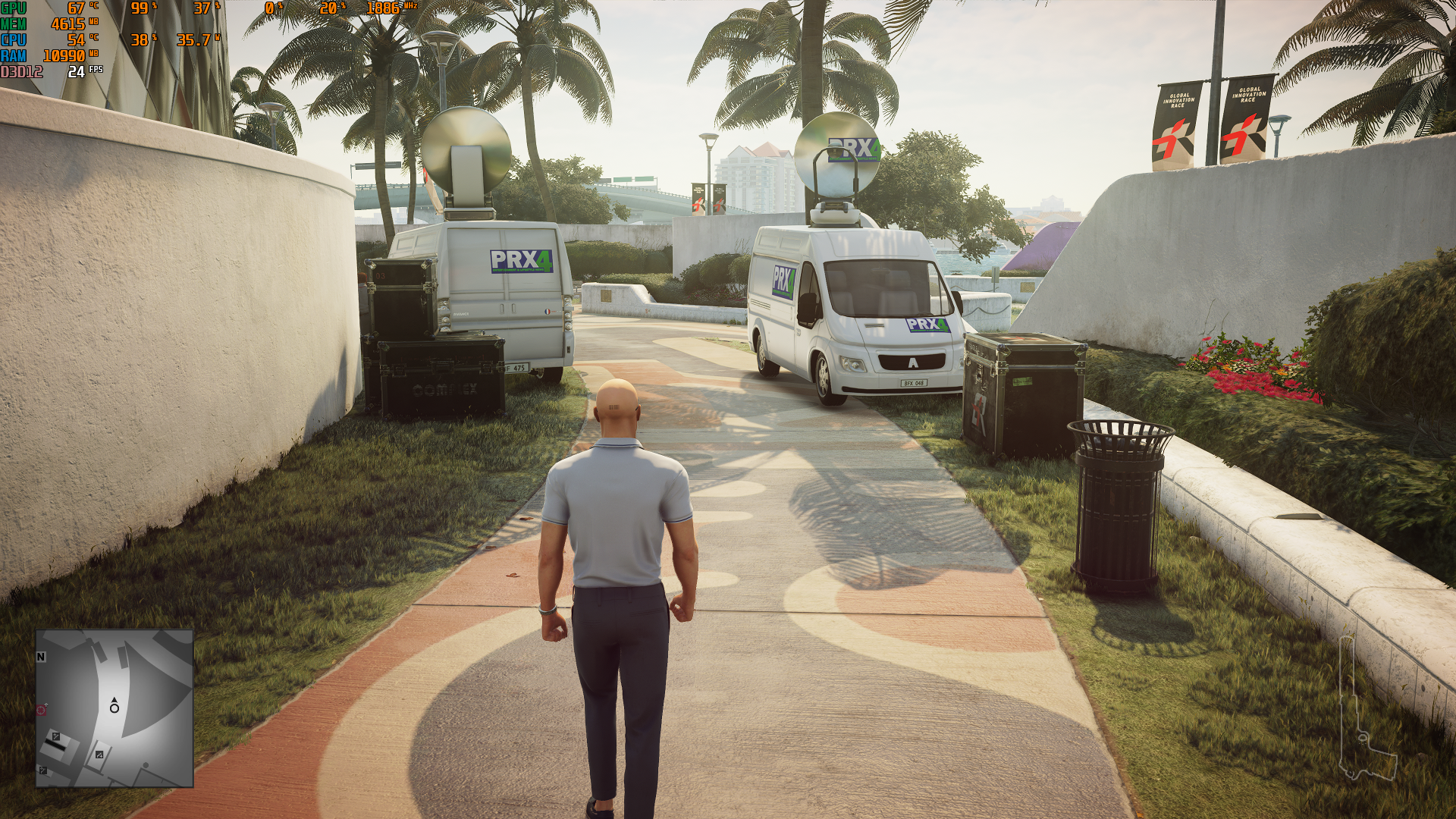This screenshot has height=819, width=1456.
Task: Click the red exit marker on minimap edge
Action: click(40, 709)
